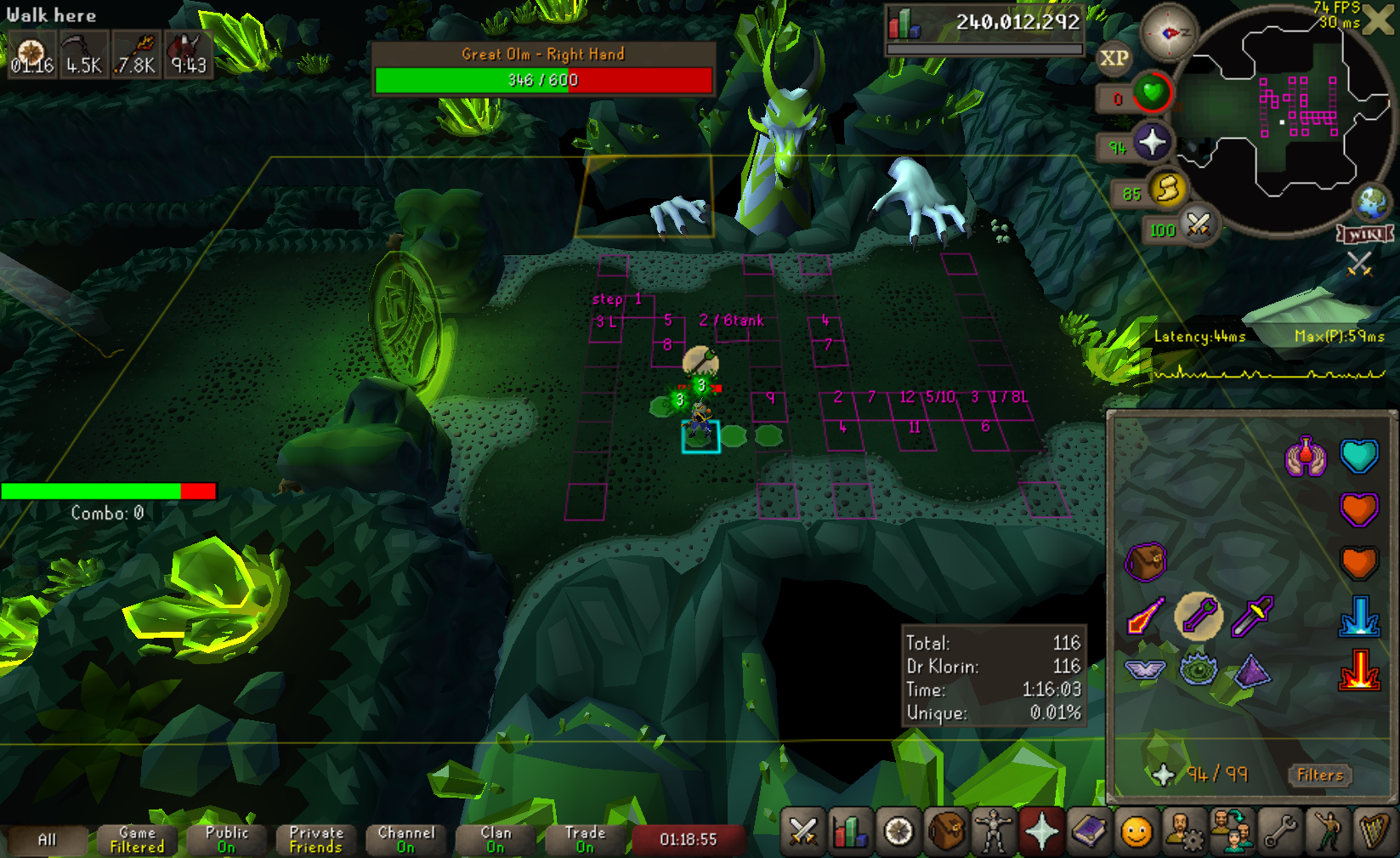
Task: Show the Inventory backpack tab
Action: click(x=946, y=831)
